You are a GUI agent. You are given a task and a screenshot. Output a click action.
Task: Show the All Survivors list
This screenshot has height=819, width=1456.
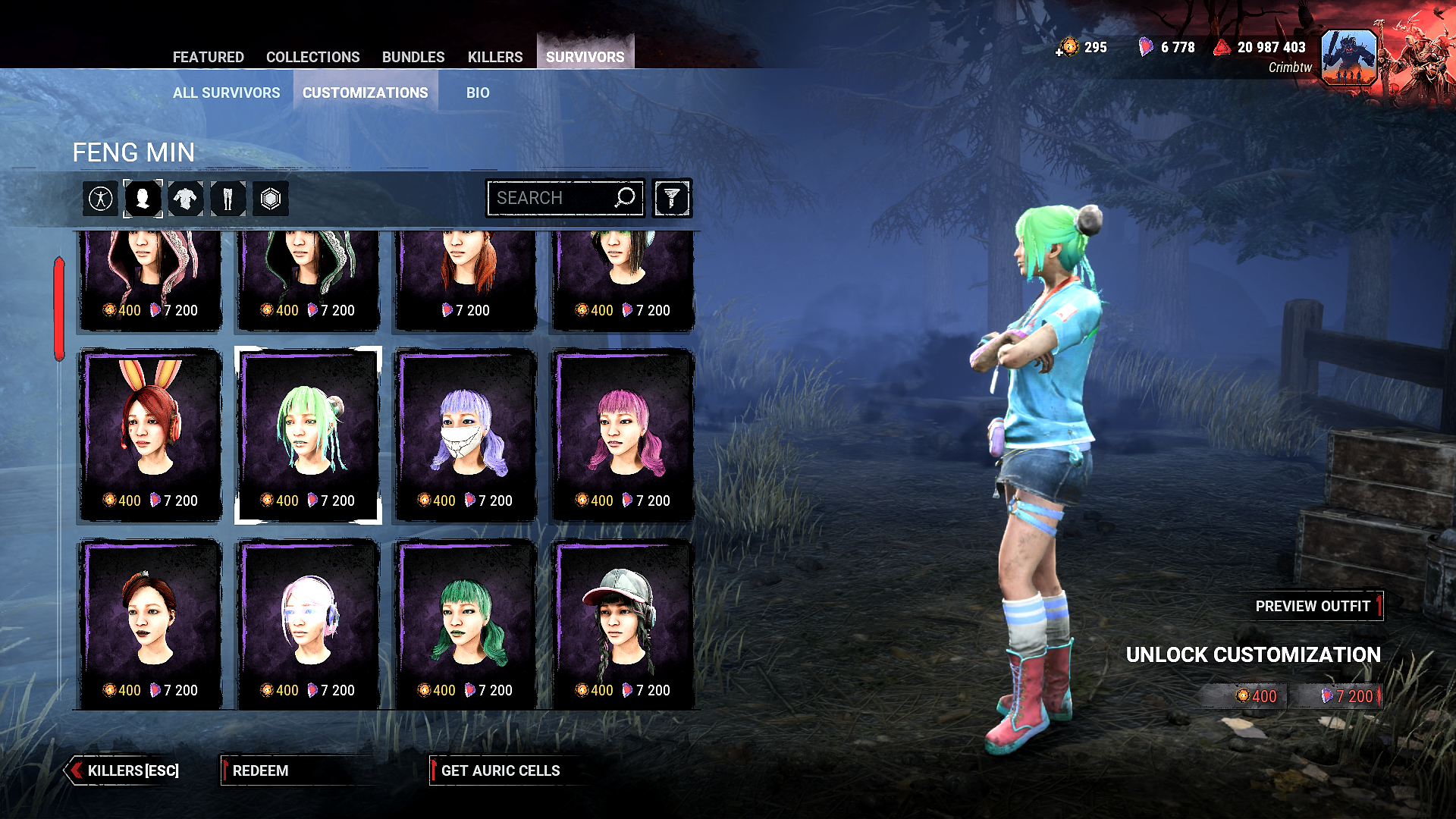coord(226,93)
